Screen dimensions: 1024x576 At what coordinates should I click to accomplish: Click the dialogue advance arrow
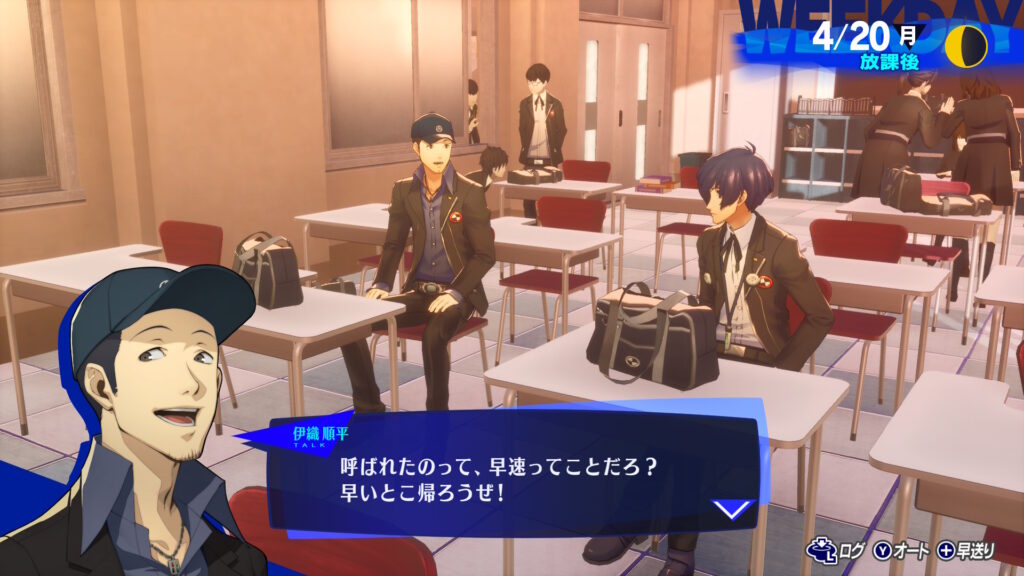pyautogui.click(x=733, y=509)
